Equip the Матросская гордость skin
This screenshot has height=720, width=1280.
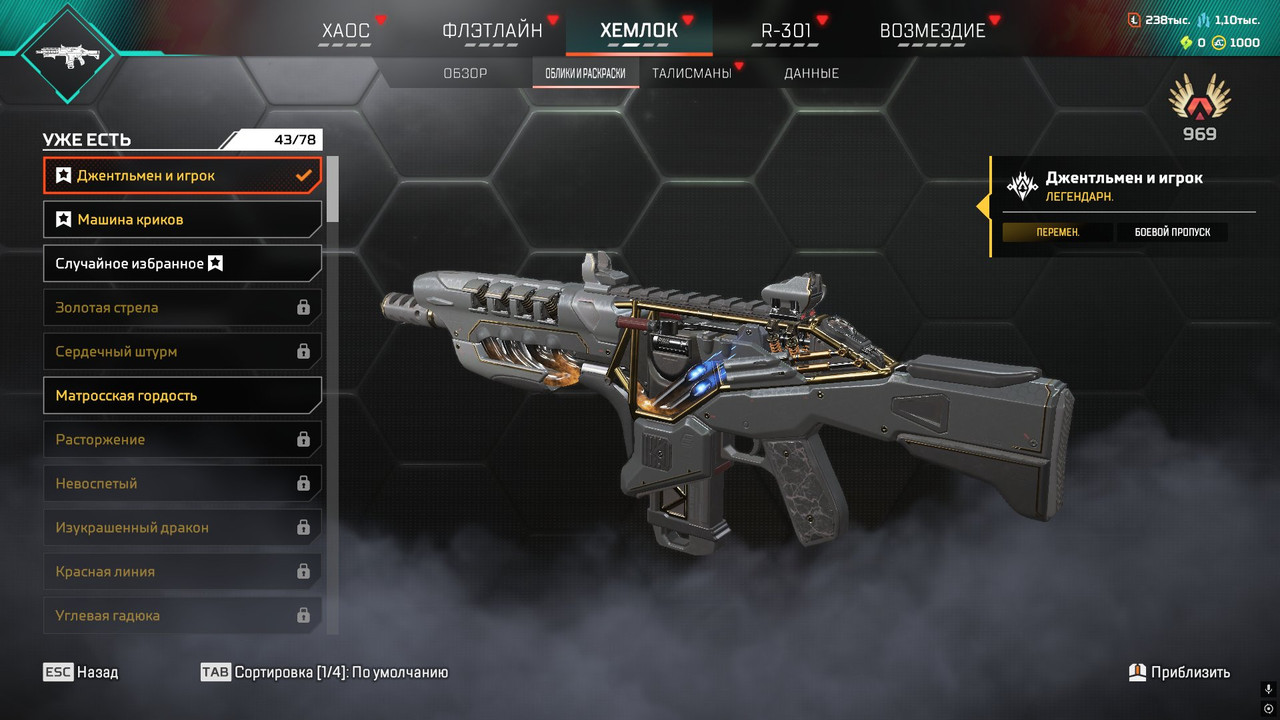point(182,396)
